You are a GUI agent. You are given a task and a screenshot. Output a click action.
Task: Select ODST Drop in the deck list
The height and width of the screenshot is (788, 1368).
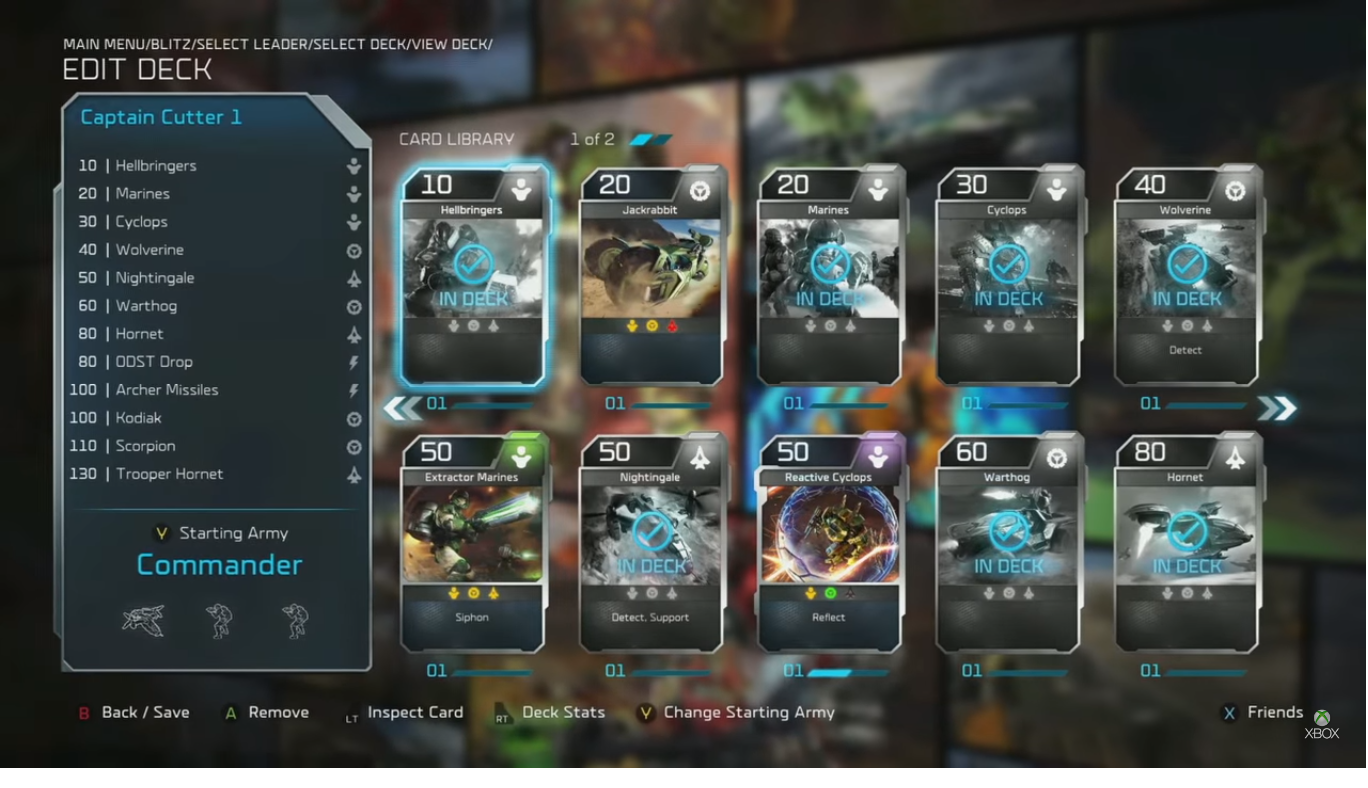[154, 362]
